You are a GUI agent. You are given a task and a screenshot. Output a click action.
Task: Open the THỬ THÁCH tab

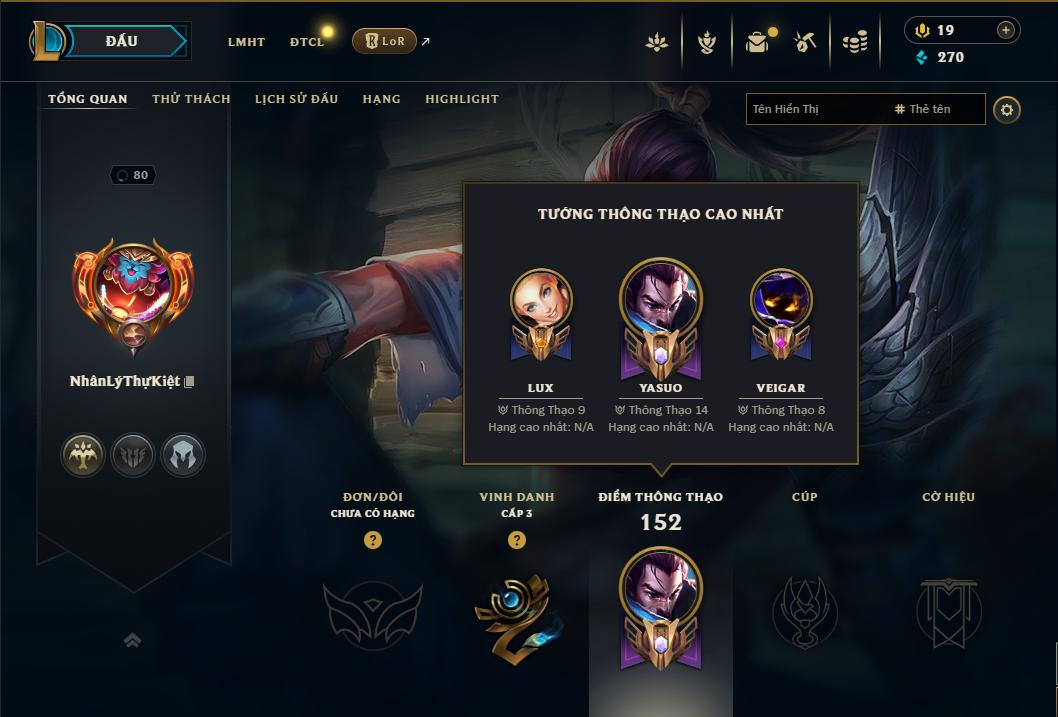pos(191,99)
